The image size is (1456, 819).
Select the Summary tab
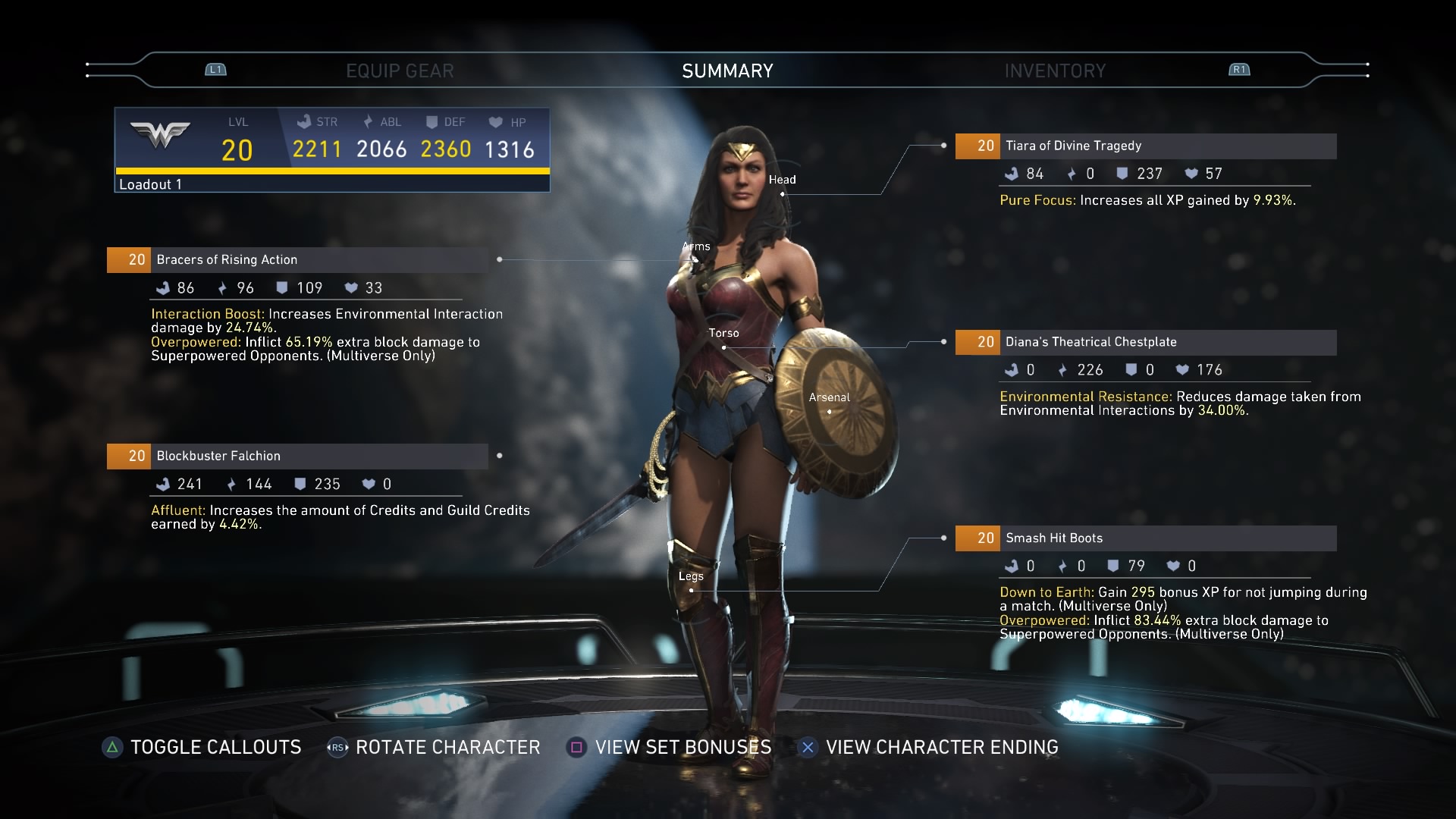point(727,71)
